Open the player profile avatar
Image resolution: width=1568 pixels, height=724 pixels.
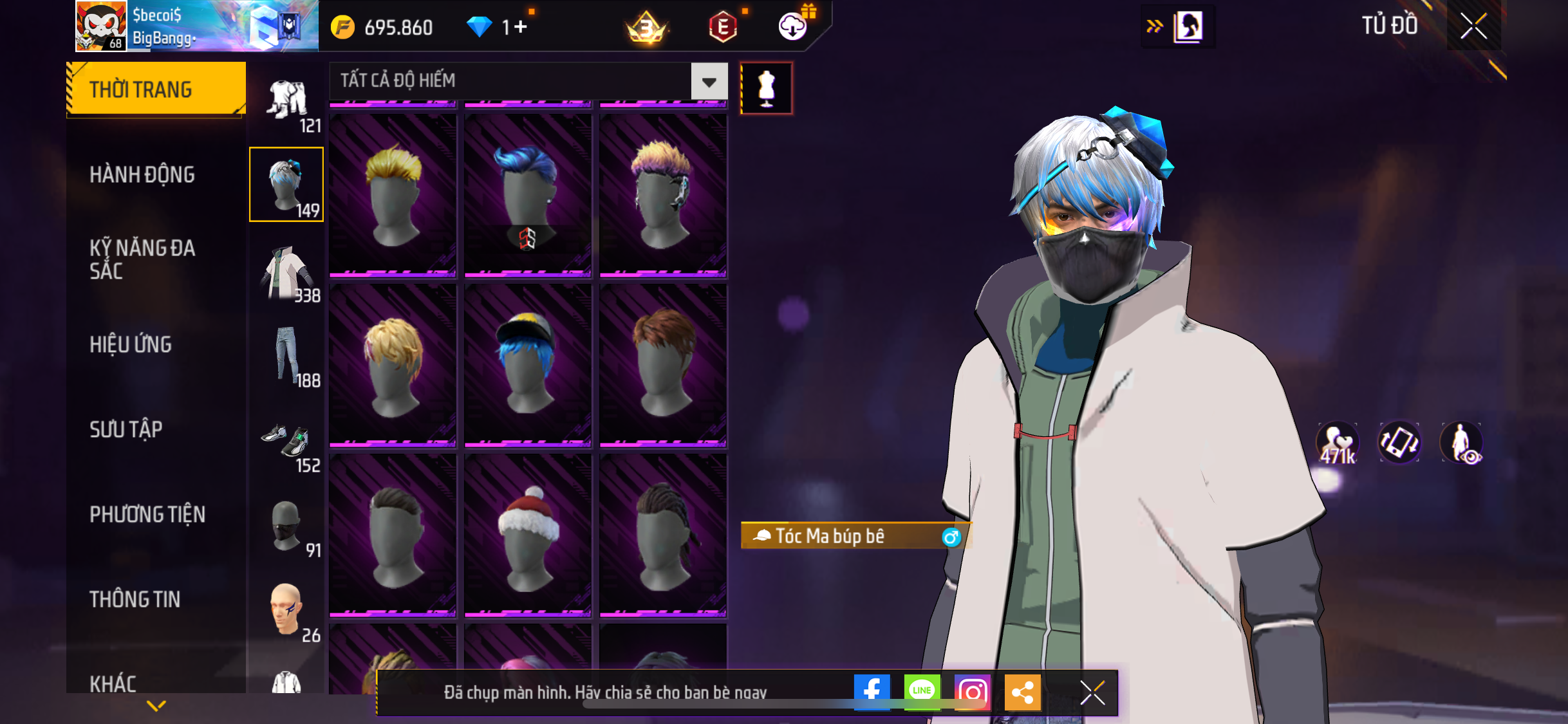tap(101, 26)
